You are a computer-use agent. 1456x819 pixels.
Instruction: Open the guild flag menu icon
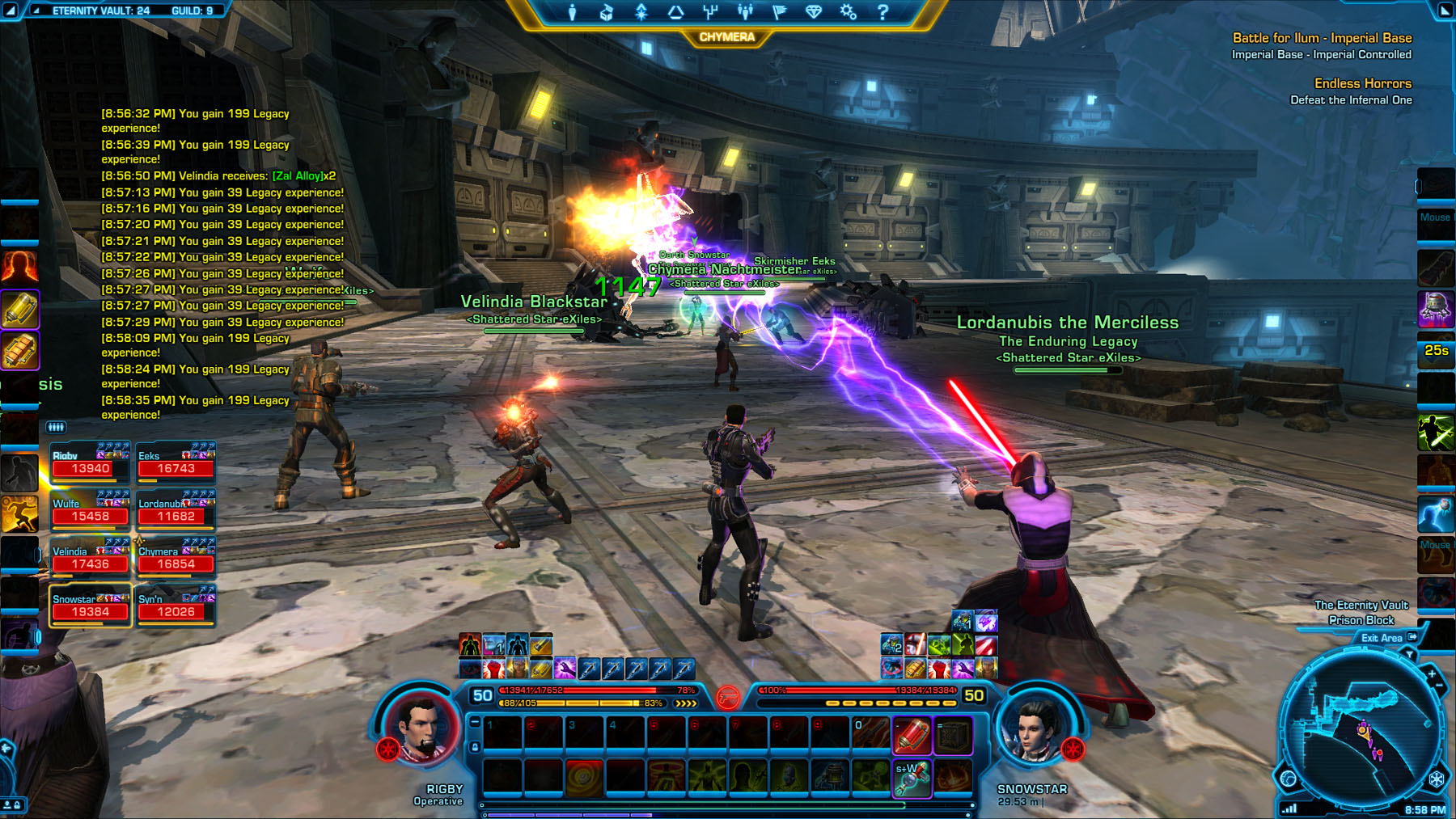tap(780, 12)
